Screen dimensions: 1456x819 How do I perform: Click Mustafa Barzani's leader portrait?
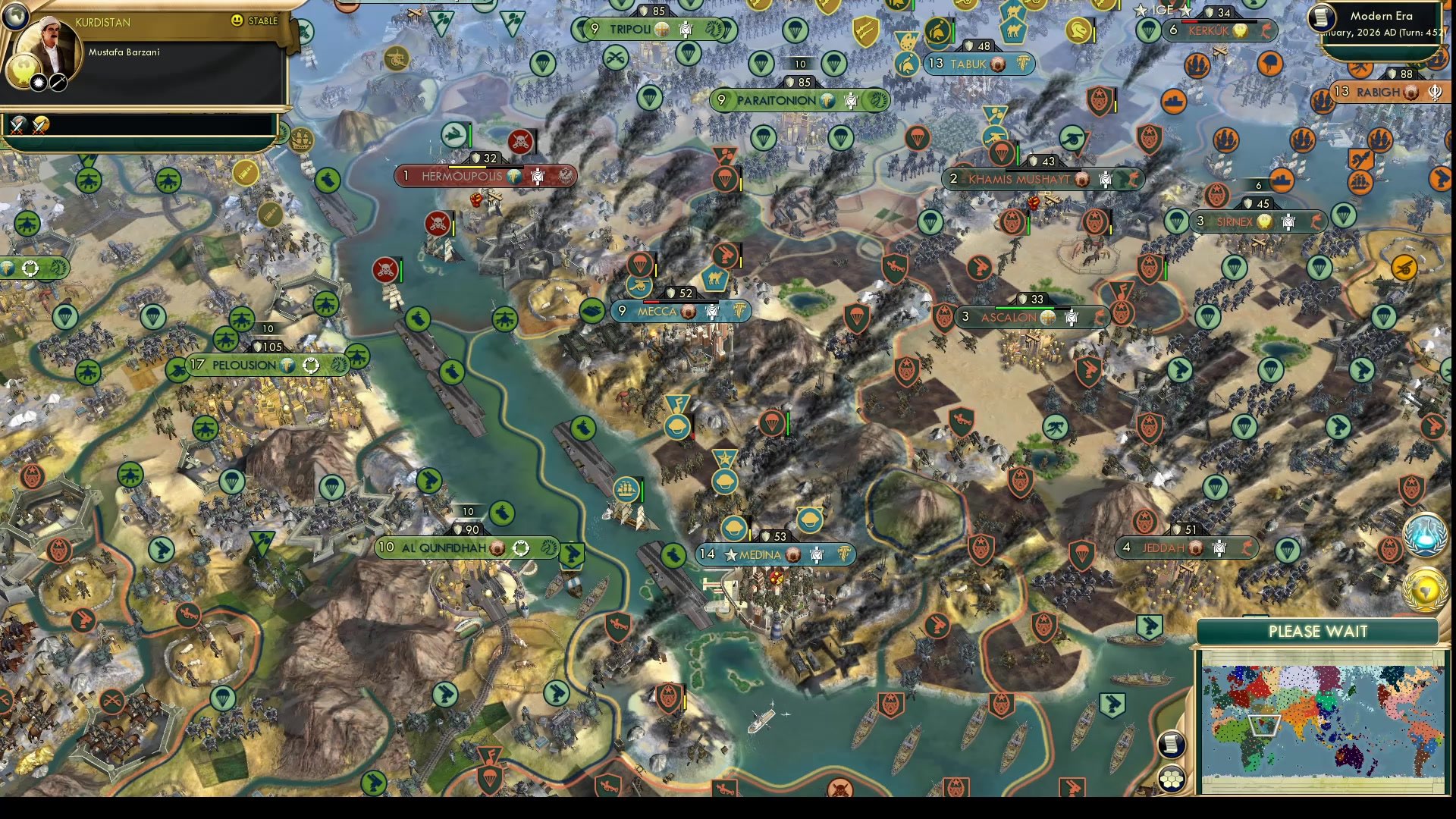click(49, 44)
